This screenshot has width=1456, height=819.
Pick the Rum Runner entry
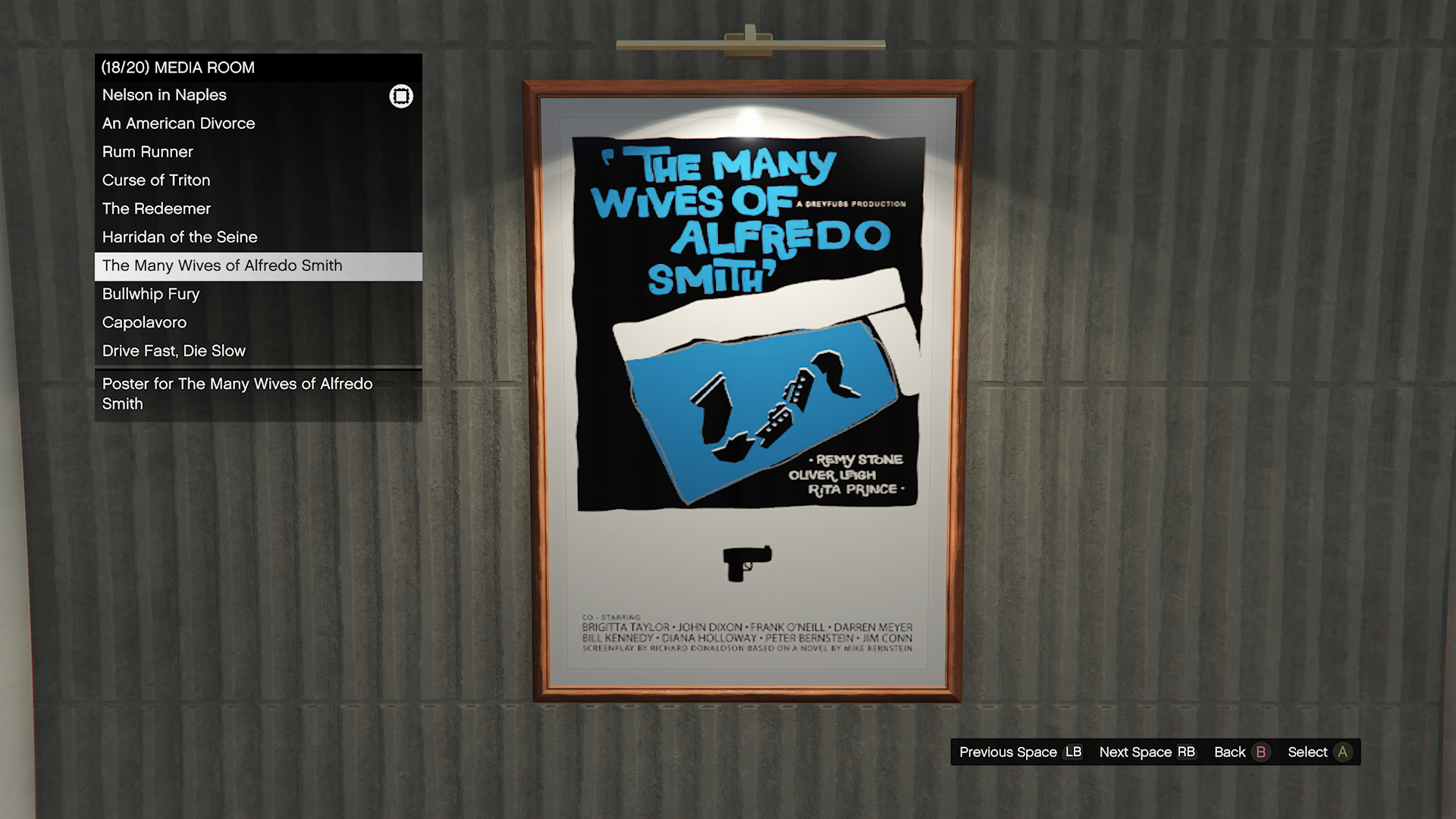(148, 152)
